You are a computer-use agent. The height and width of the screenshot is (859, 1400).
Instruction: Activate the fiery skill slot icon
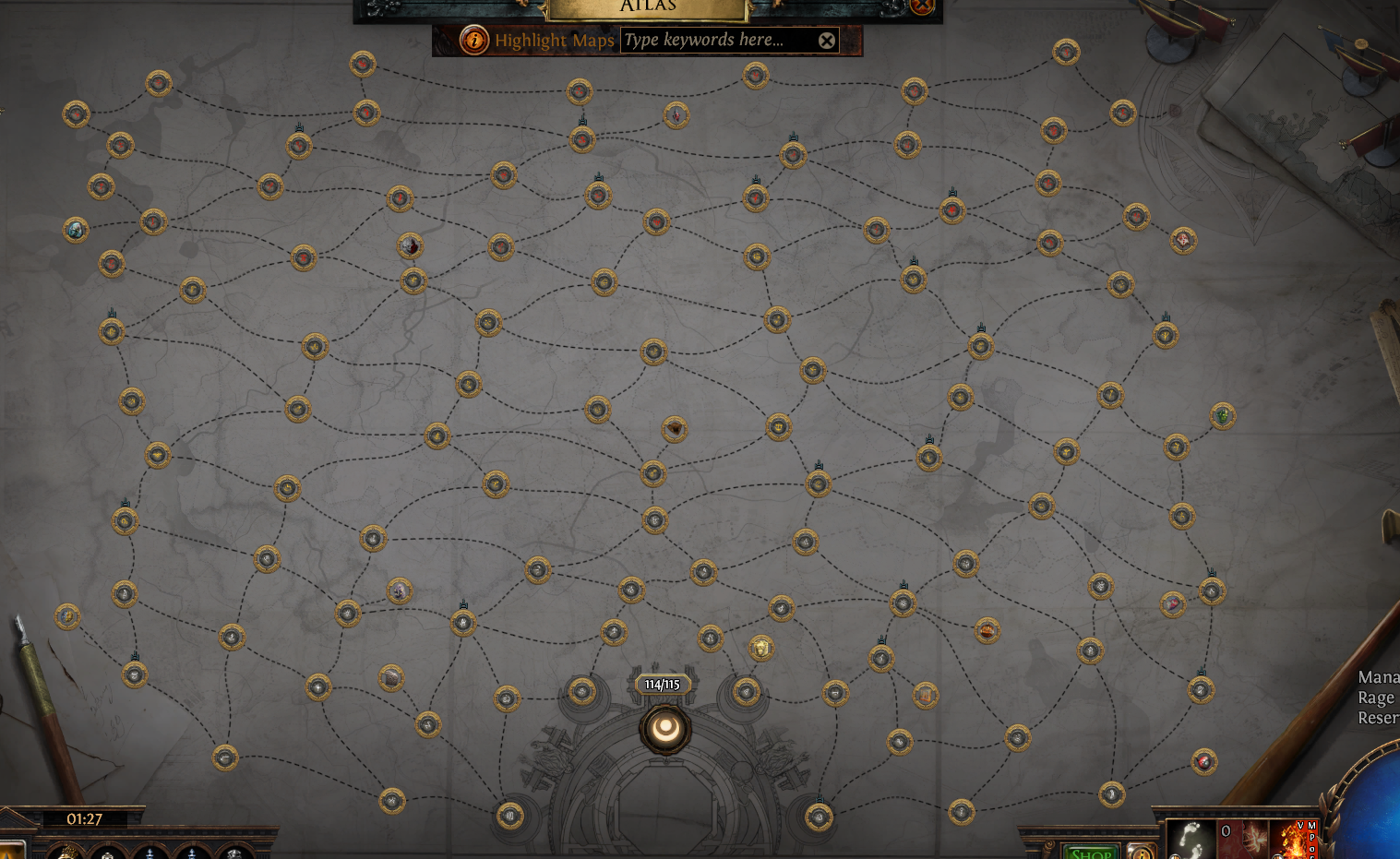click(1294, 840)
